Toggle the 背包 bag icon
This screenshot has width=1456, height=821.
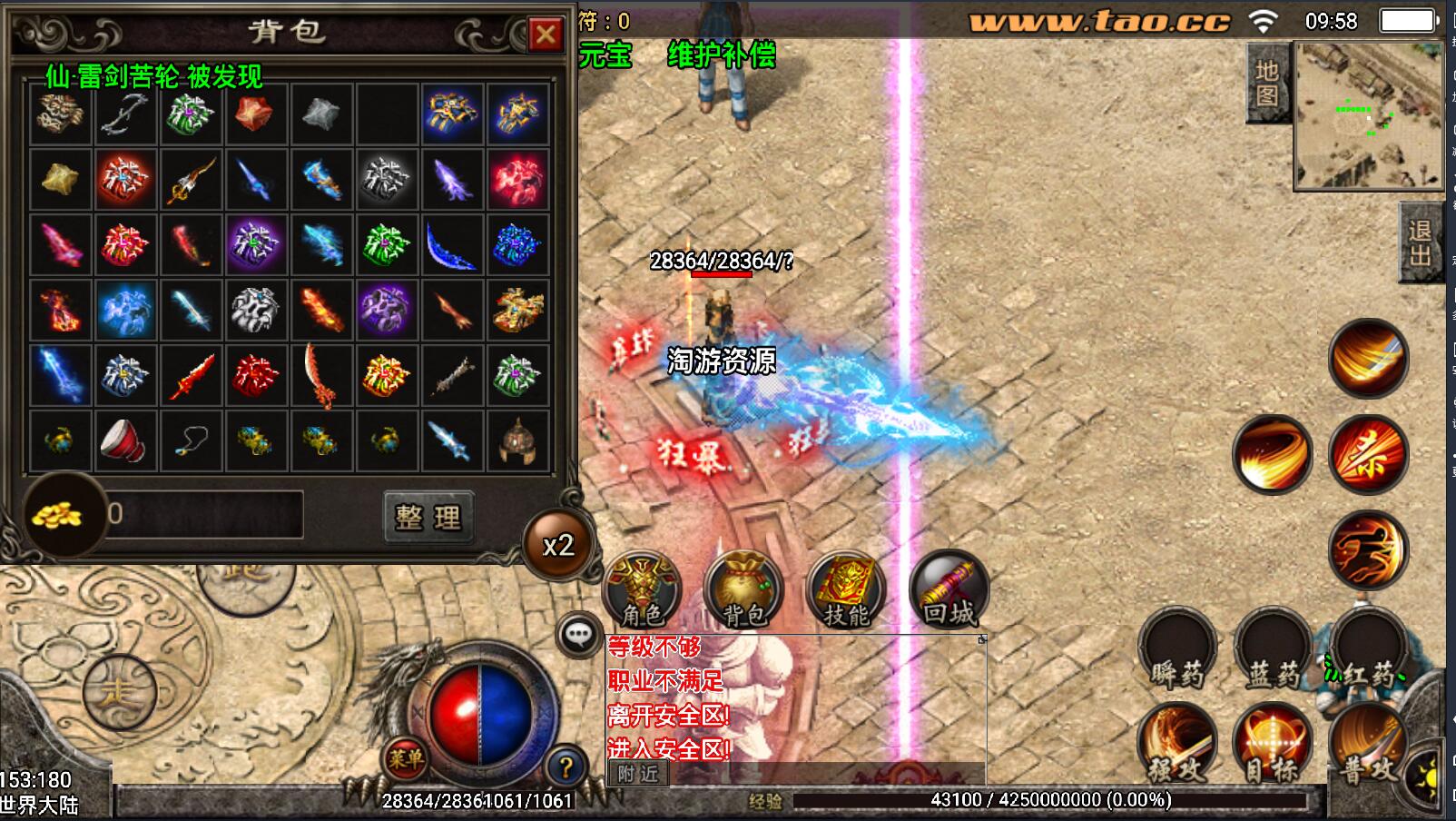(743, 589)
